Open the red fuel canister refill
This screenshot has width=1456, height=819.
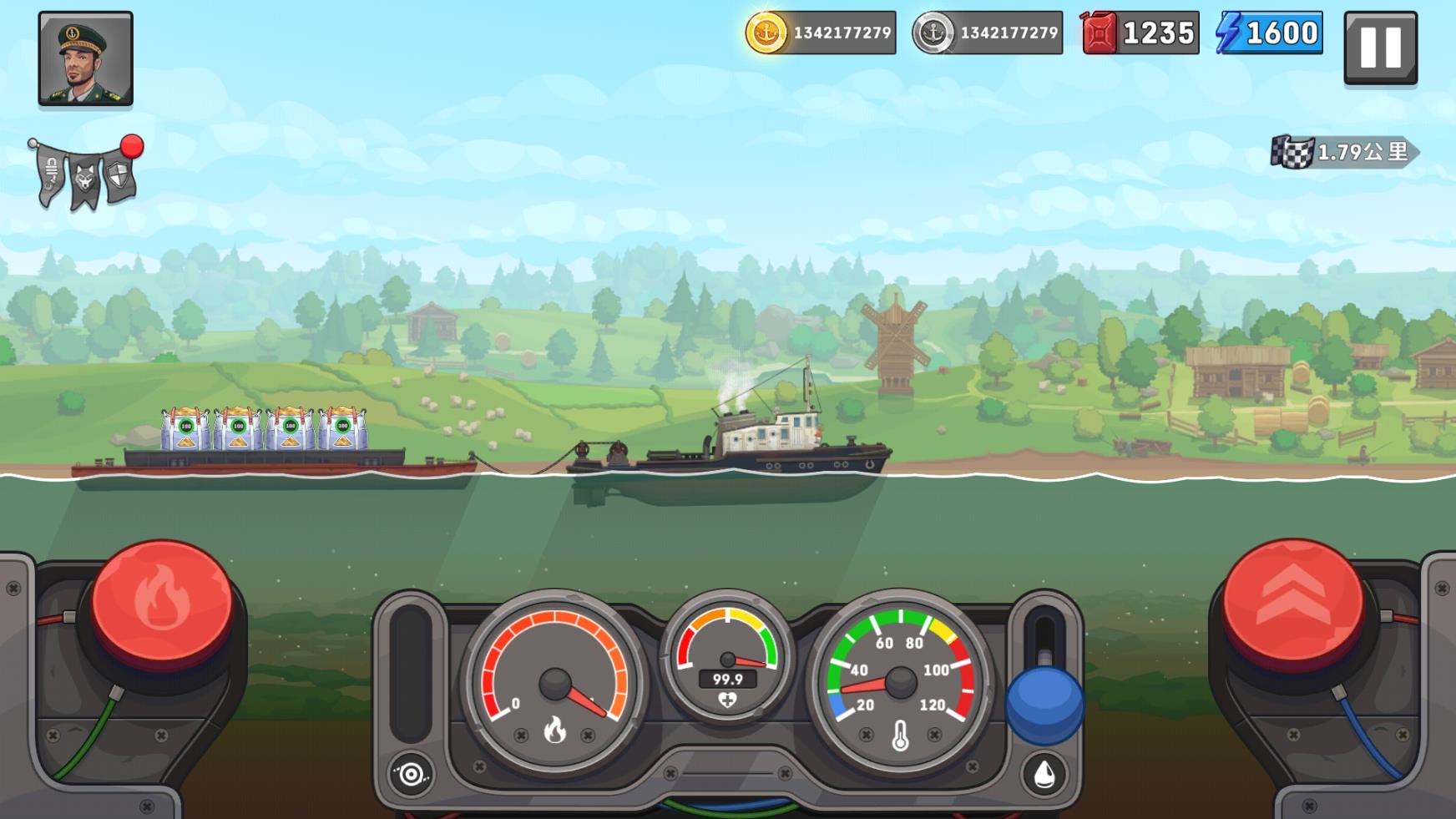(x=1140, y=33)
